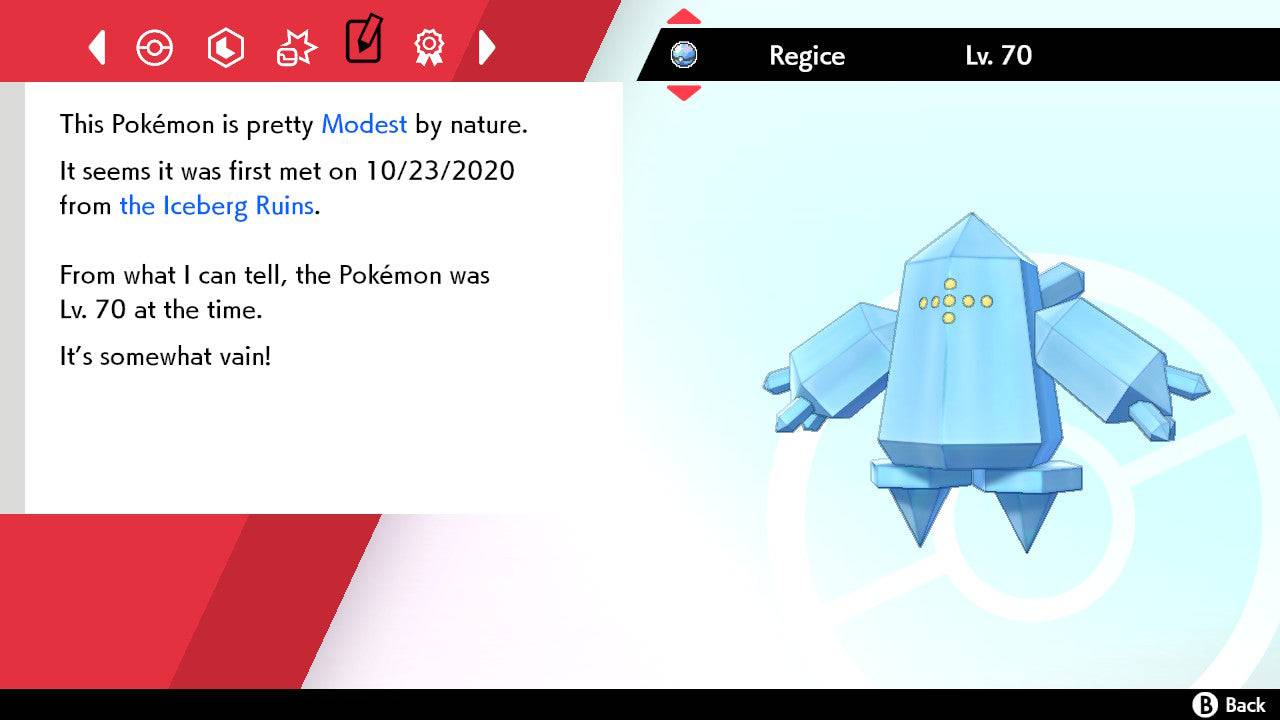This screenshot has height=720, width=1280.
Task: Click the right navigation arrowhead icon
Action: [x=487, y=47]
